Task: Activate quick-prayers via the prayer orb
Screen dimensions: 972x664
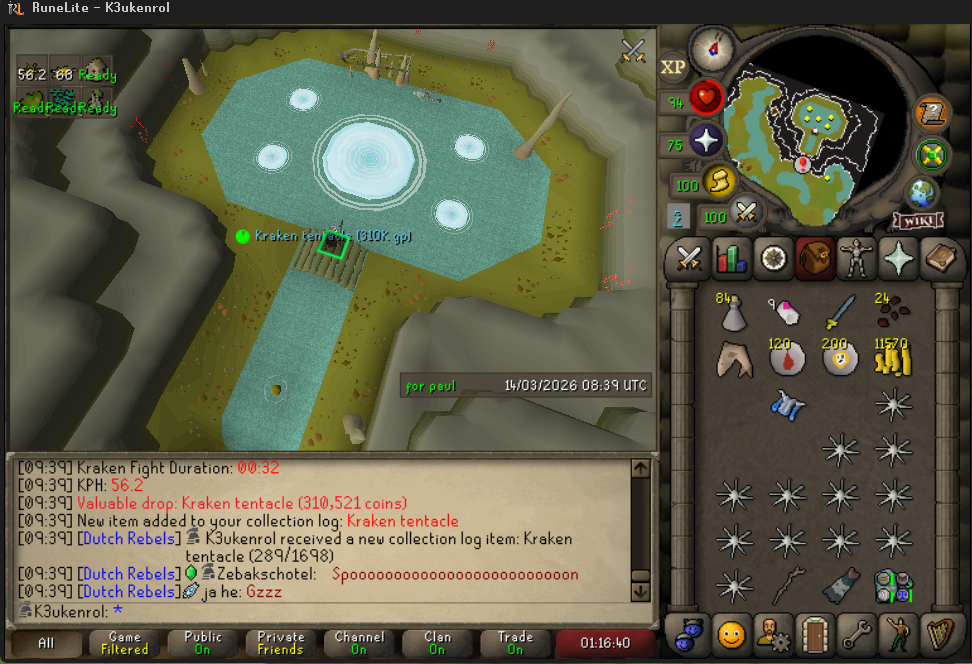Action: click(x=706, y=140)
